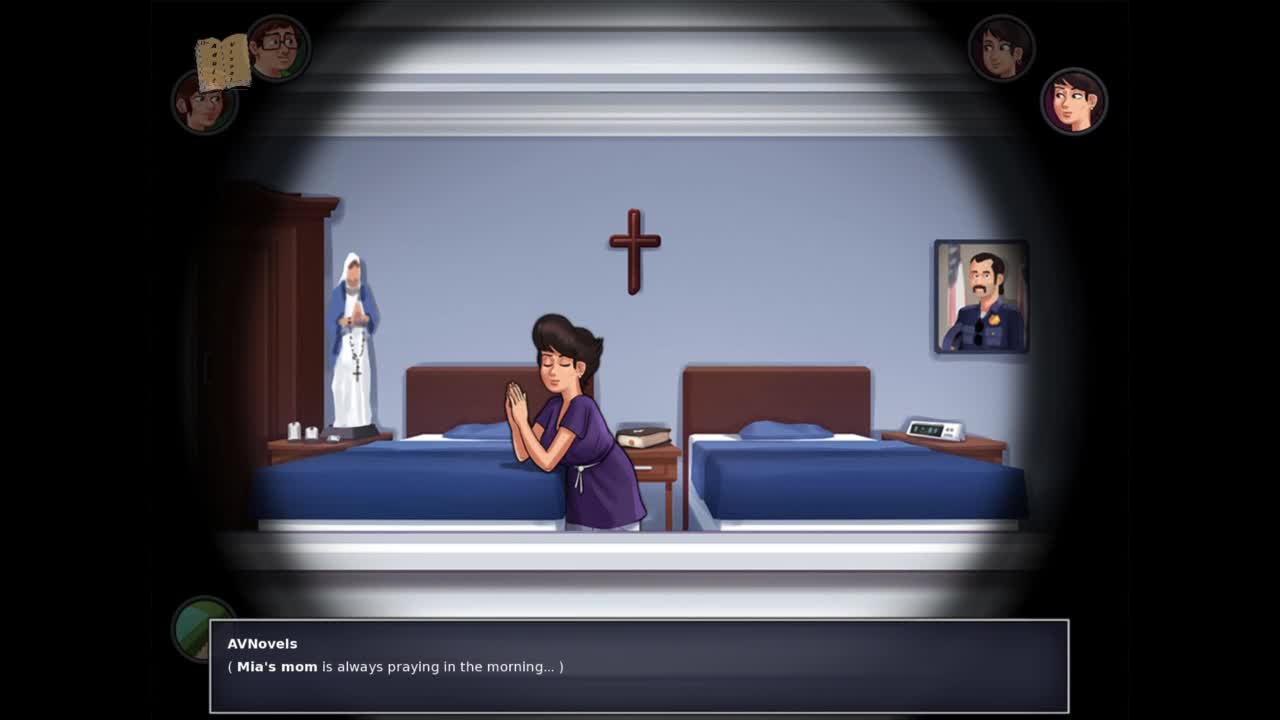Advance the Mia's mom dialogue box
The height and width of the screenshot is (720, 1280).
point(638,666)
